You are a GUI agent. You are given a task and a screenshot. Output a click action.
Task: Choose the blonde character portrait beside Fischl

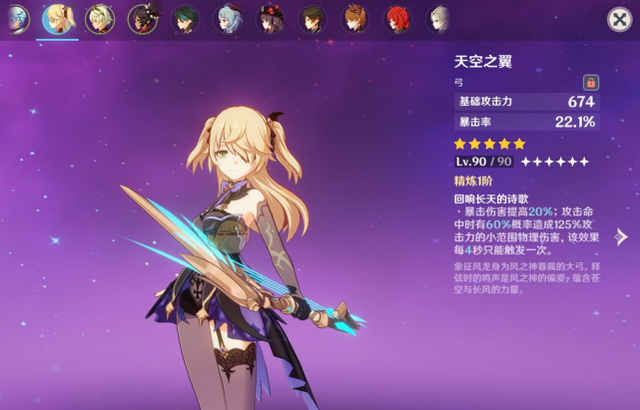(x=99, y=18)
